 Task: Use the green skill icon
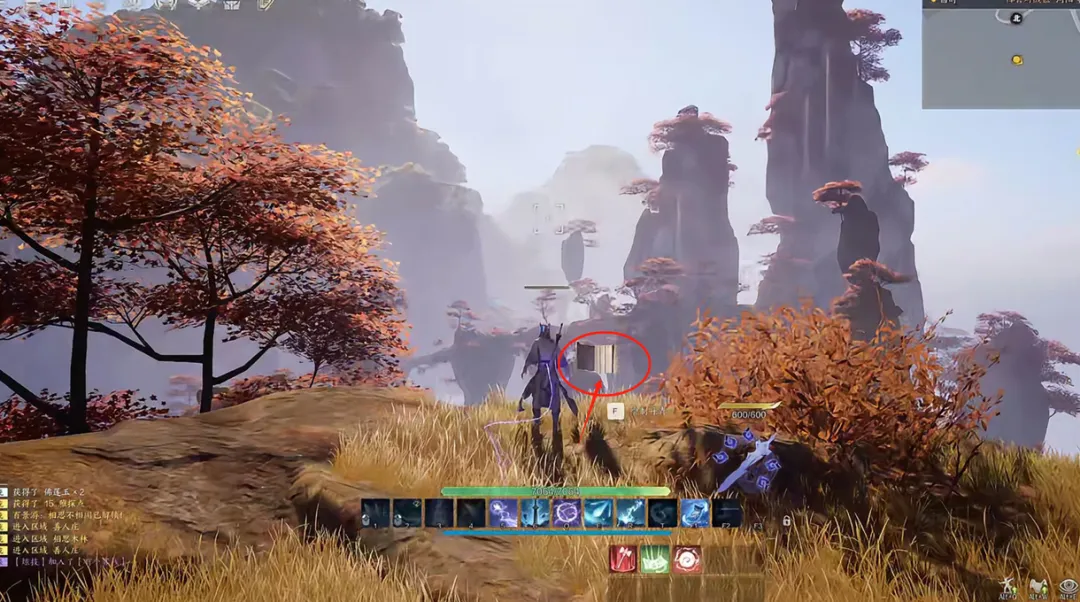coord(655,559)
